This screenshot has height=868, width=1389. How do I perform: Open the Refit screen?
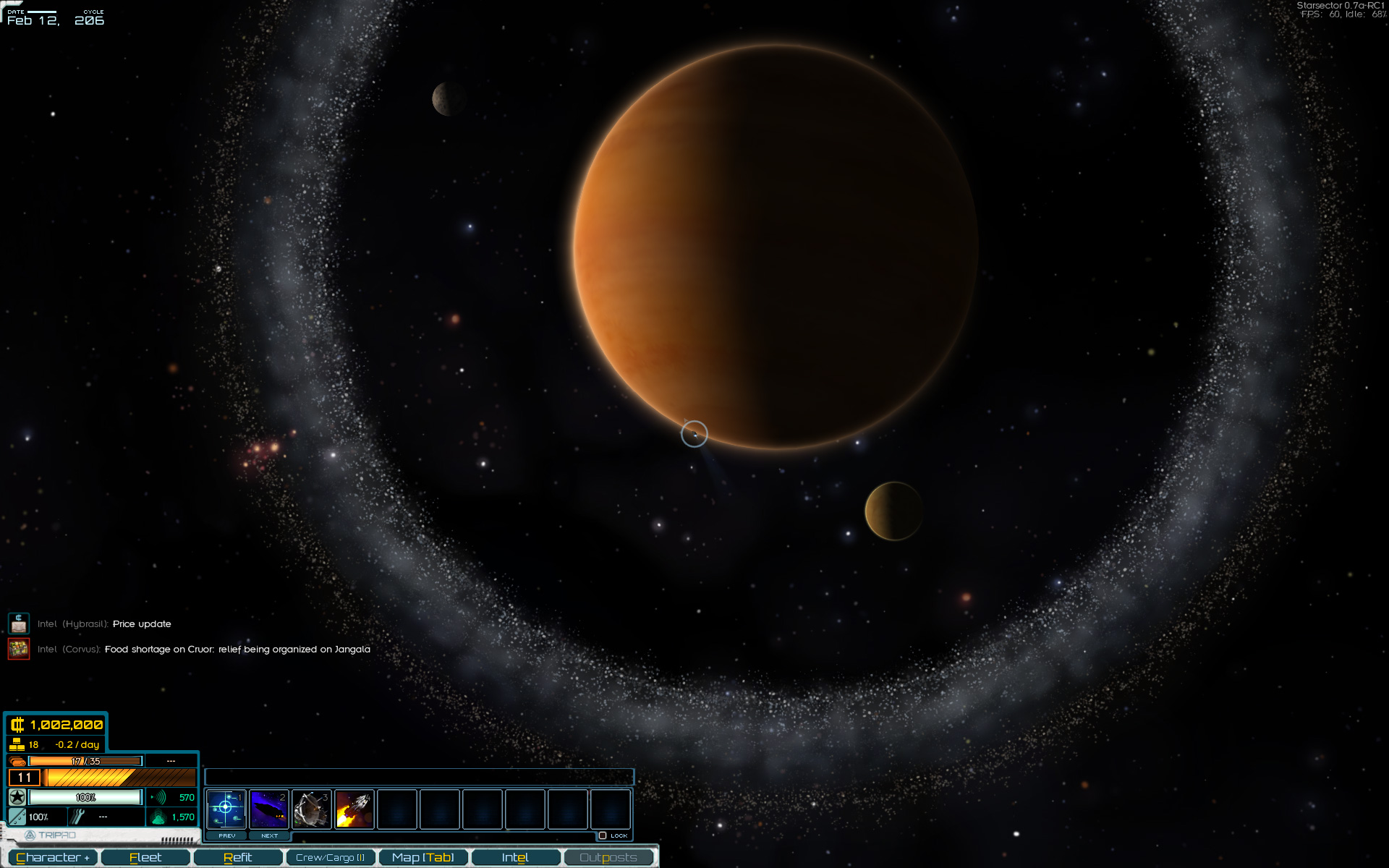click(237, 858)
